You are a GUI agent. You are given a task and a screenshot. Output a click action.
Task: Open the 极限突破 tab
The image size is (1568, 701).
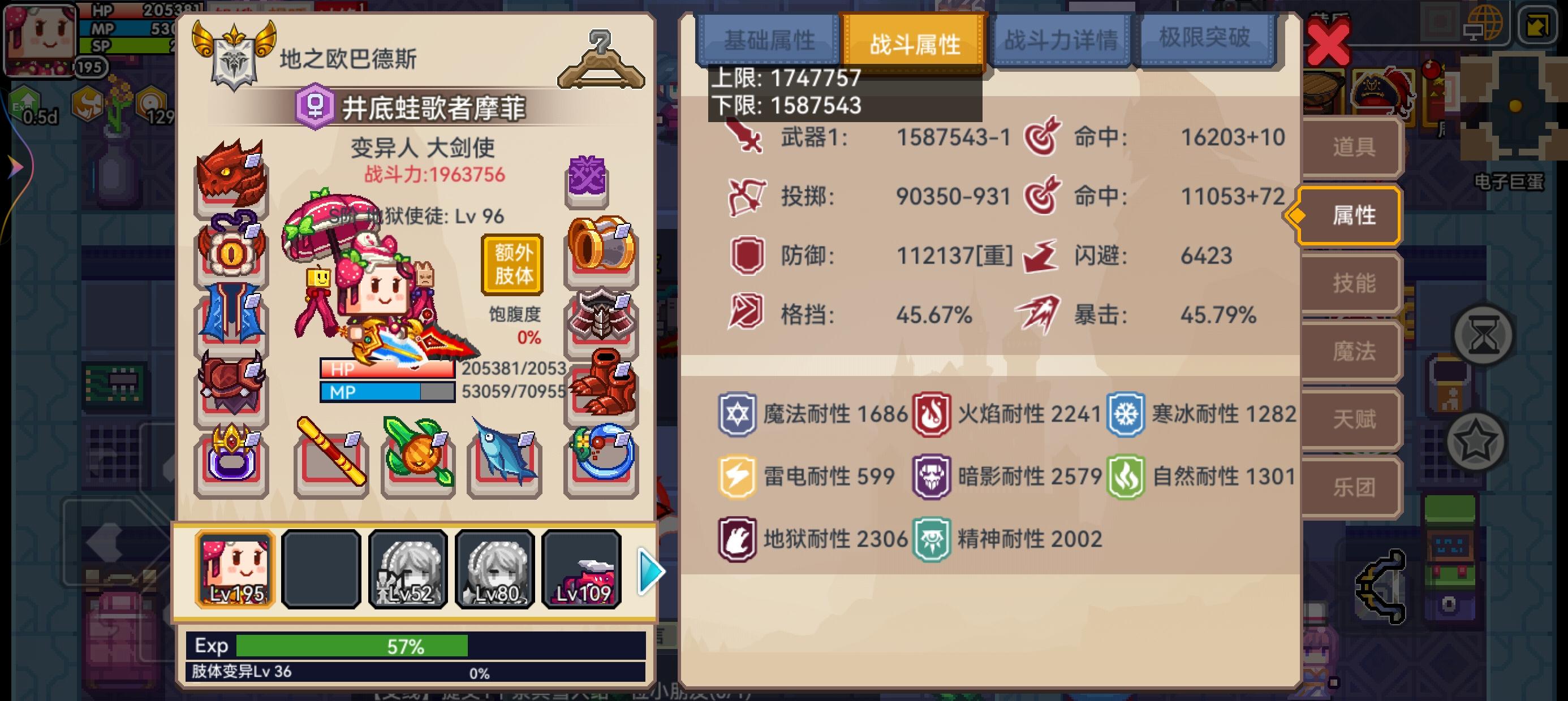pyautogui.click(x=1207, y=38)
